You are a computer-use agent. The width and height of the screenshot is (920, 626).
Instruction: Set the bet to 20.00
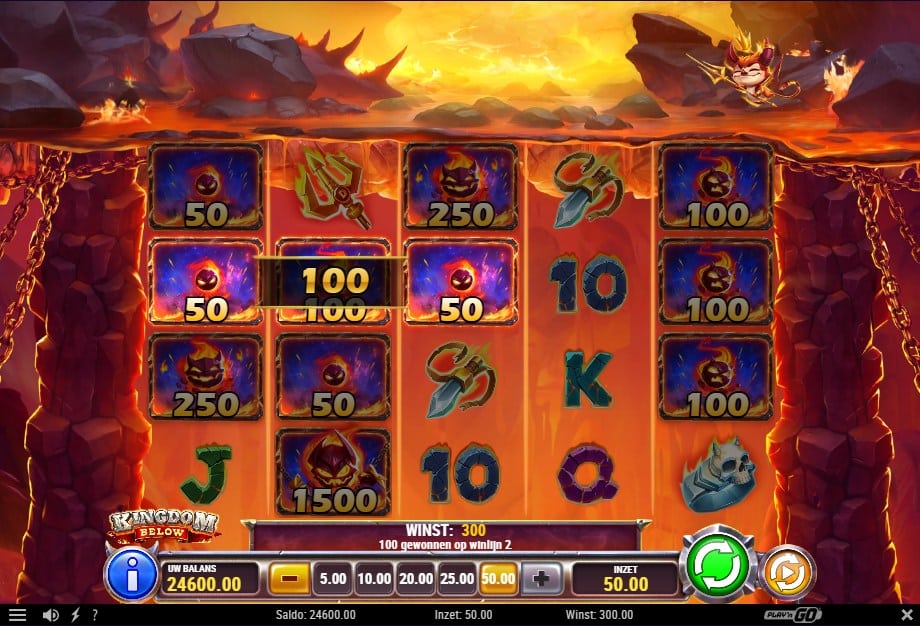(415, 577)
